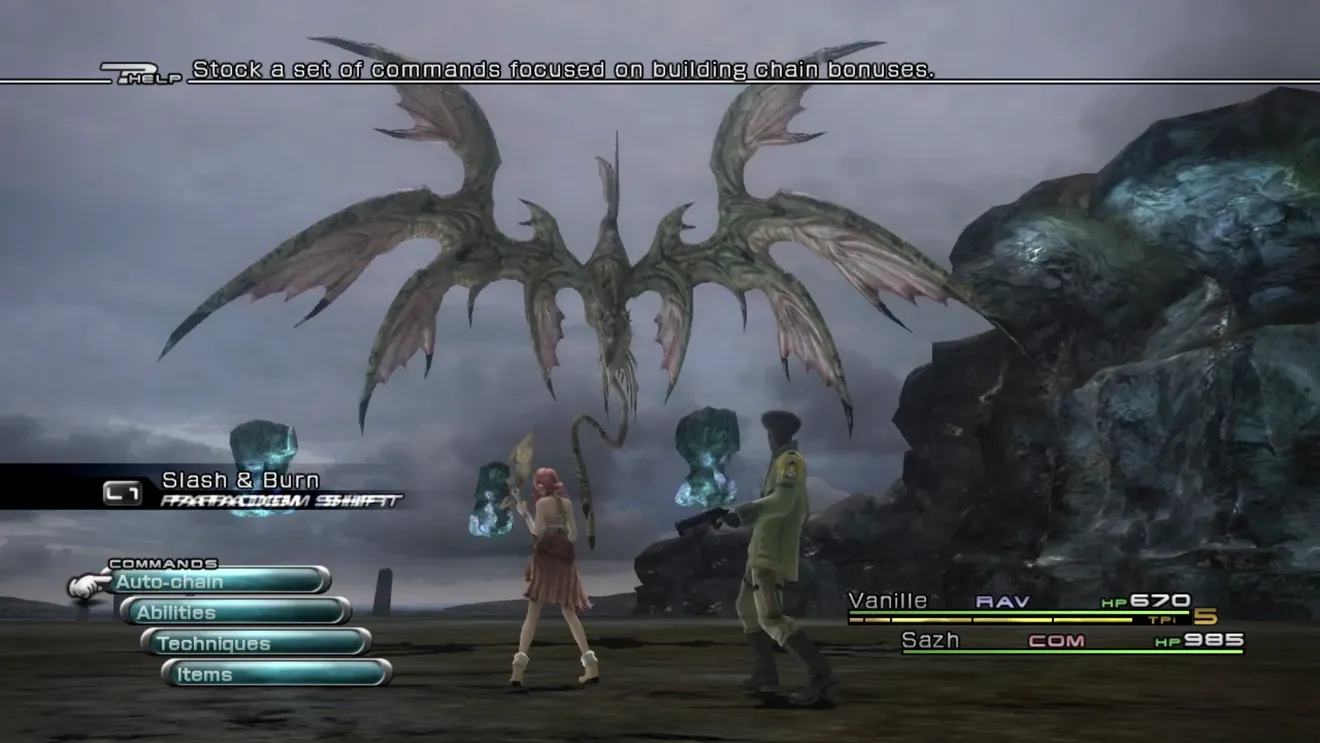
Task: Activate the Slash & Burn paradigm shift banner
Action: click(x=240, y=488)
